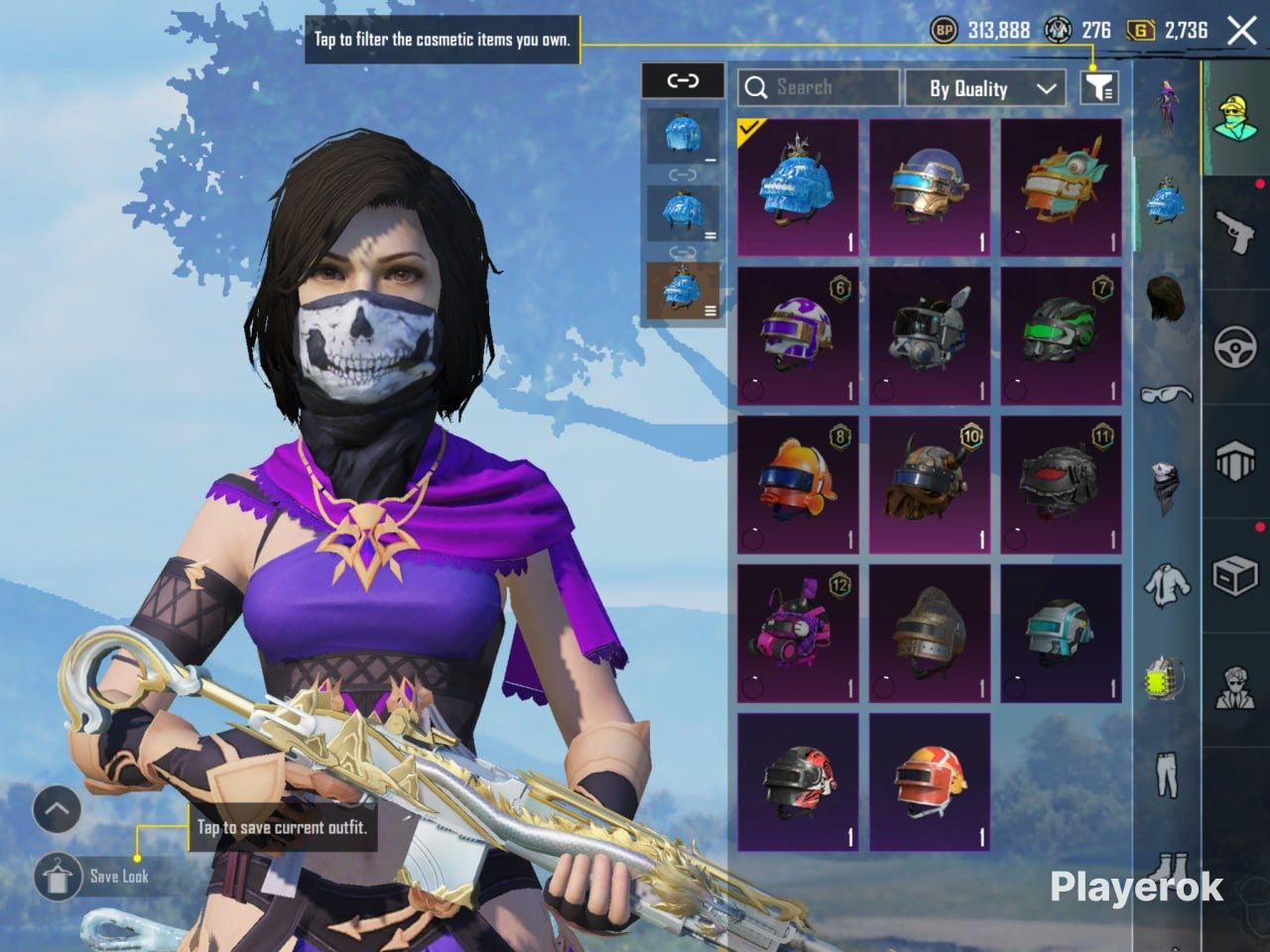Switch to the hair category
Screen dimensions: 1270x952
pyautogui.click(x=1167, y=297)
